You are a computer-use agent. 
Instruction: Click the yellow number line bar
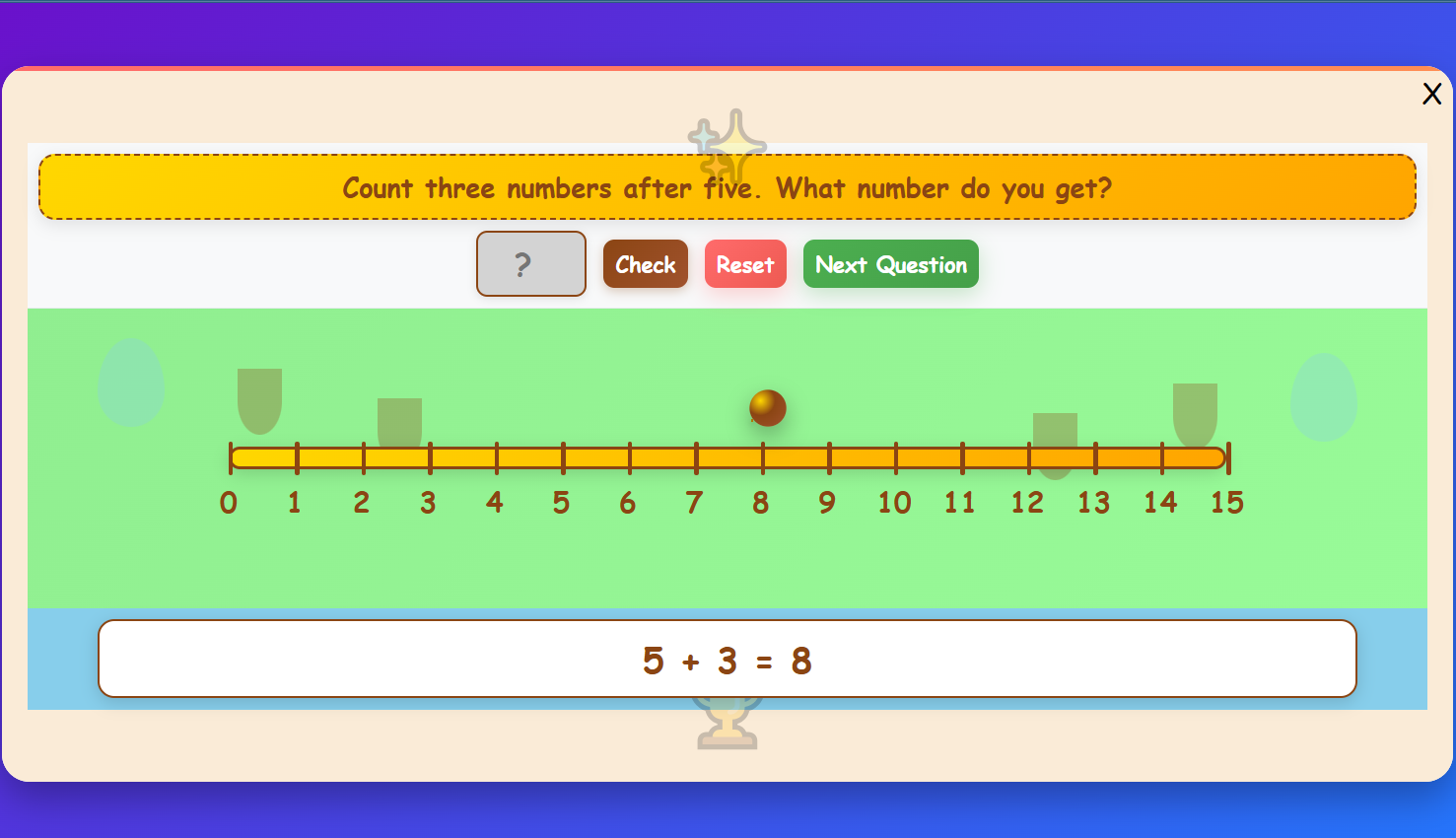point(727,456)
